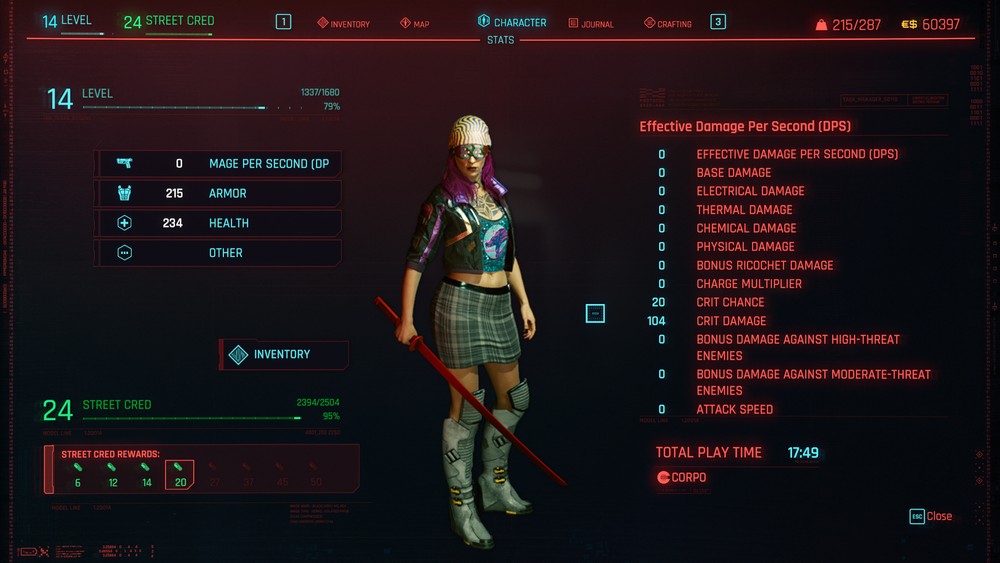Close the character stats screen

pyautogui.click(x=931, y=516)
